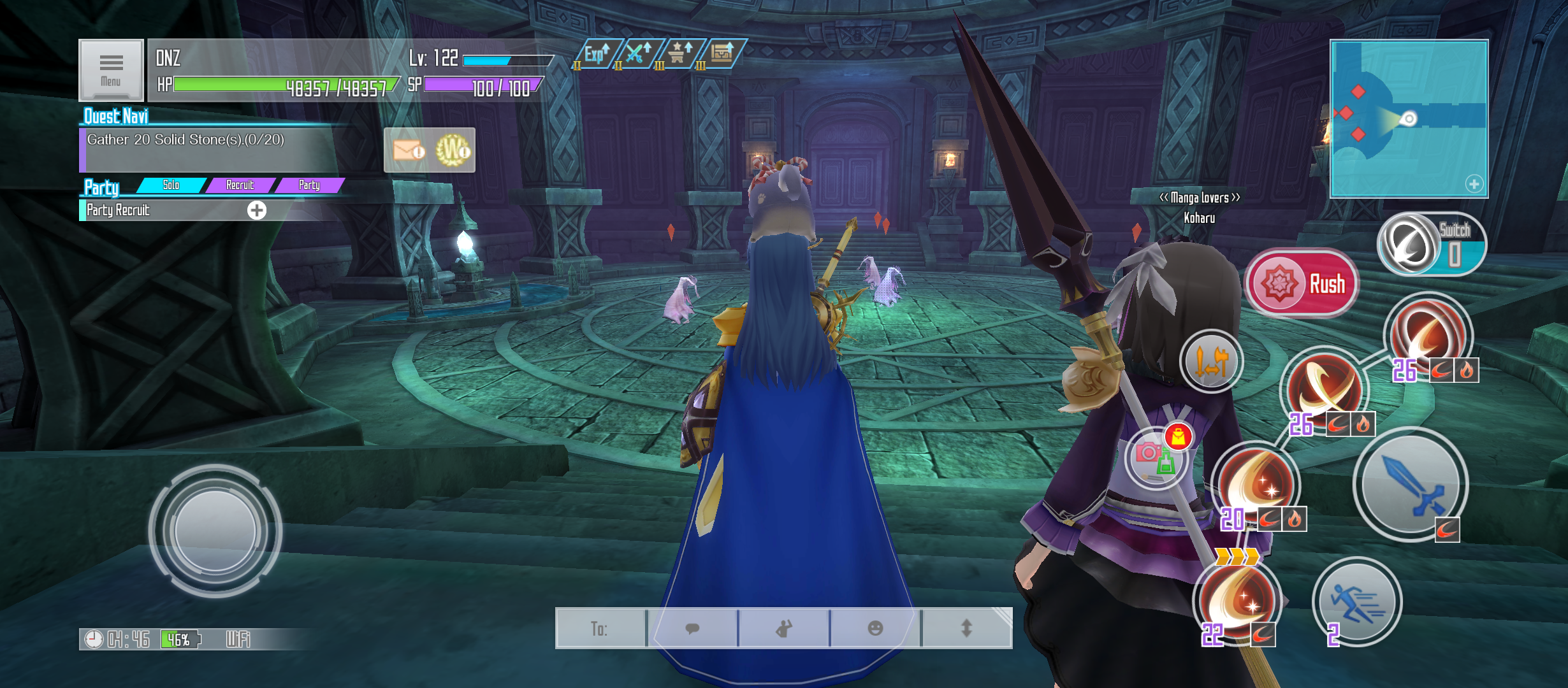The height and width of the screenshot is (688, 1568).
Task: Open the mail envelope notification
Action: pos(408,150)
